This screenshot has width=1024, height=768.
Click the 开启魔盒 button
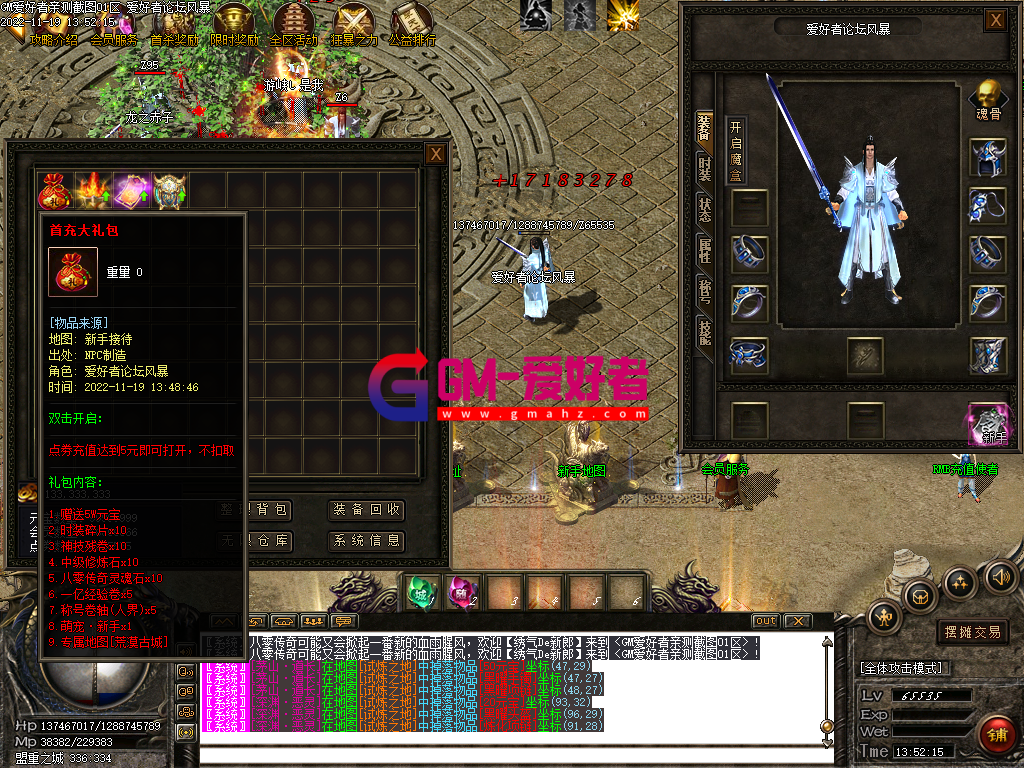tap(736, 148)
